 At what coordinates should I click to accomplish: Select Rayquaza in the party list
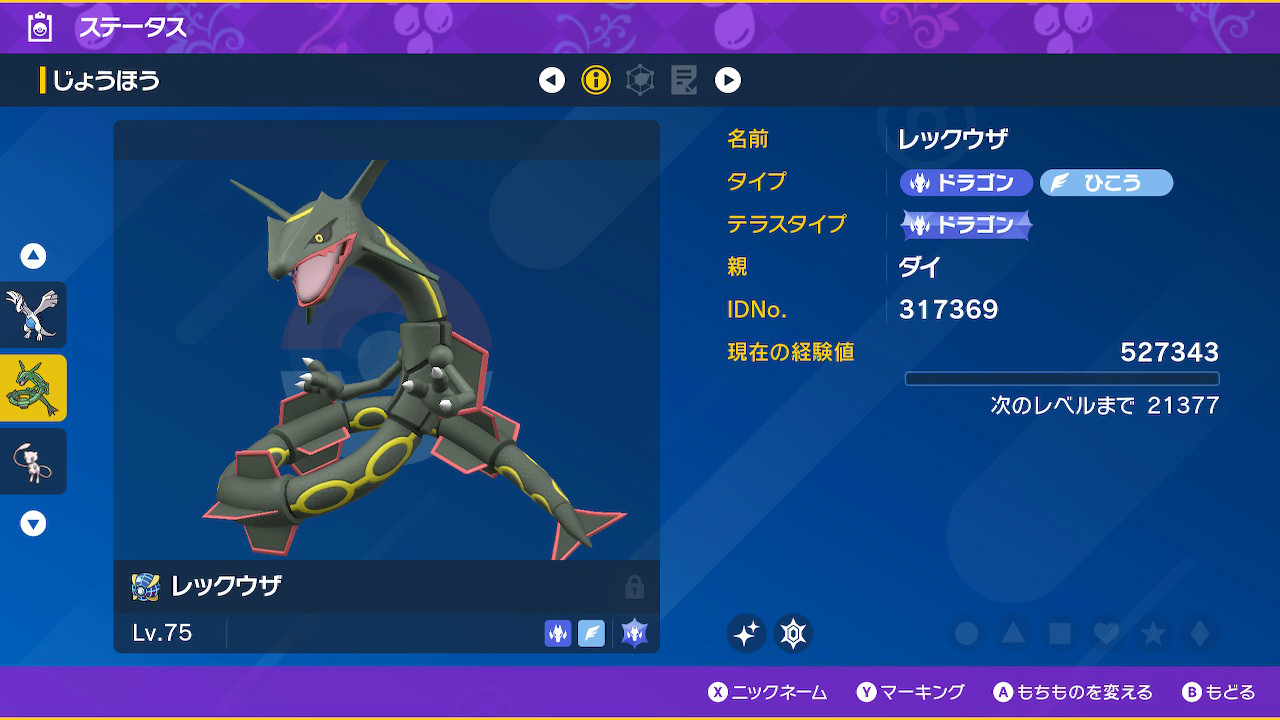[33, 388]
